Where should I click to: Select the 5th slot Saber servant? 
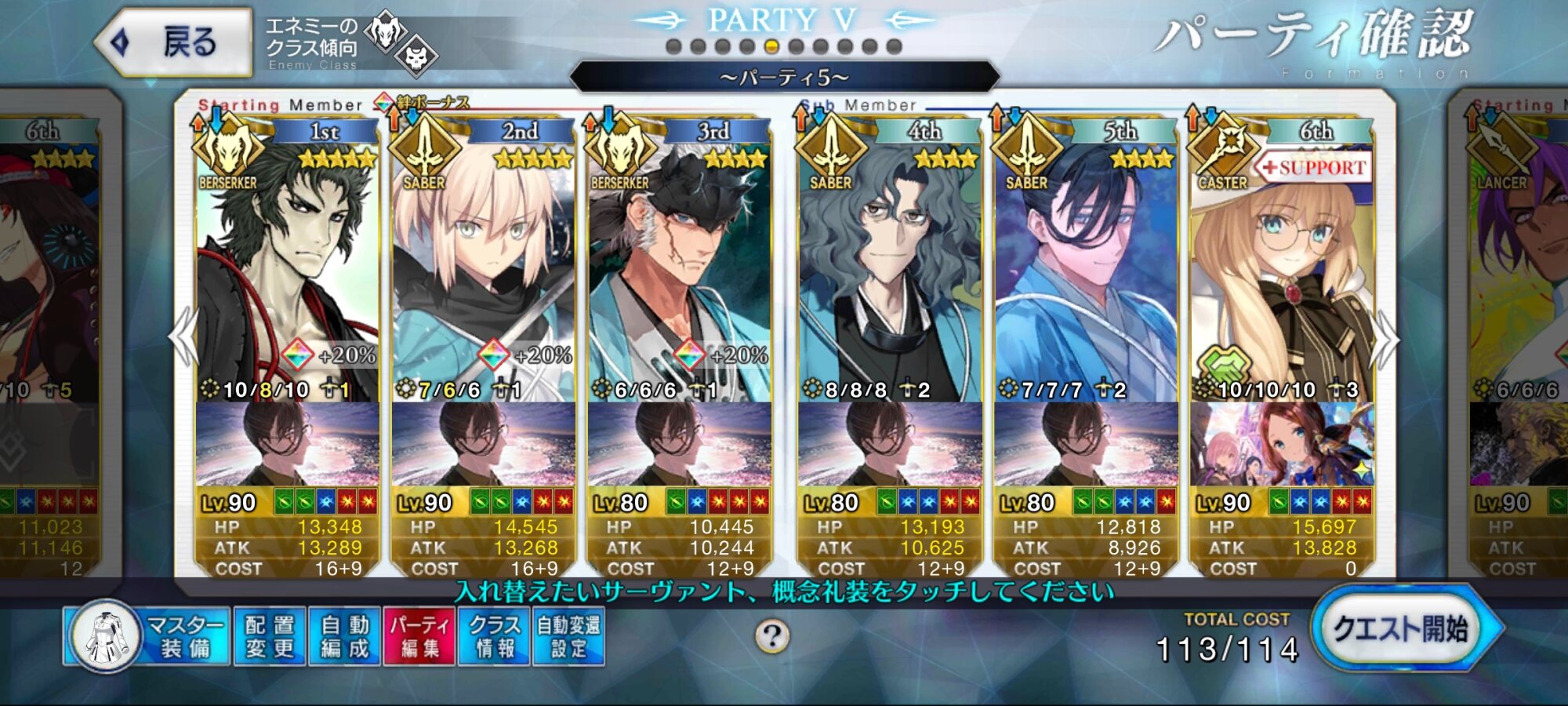pyautogui.click(x=1086, y=267)
